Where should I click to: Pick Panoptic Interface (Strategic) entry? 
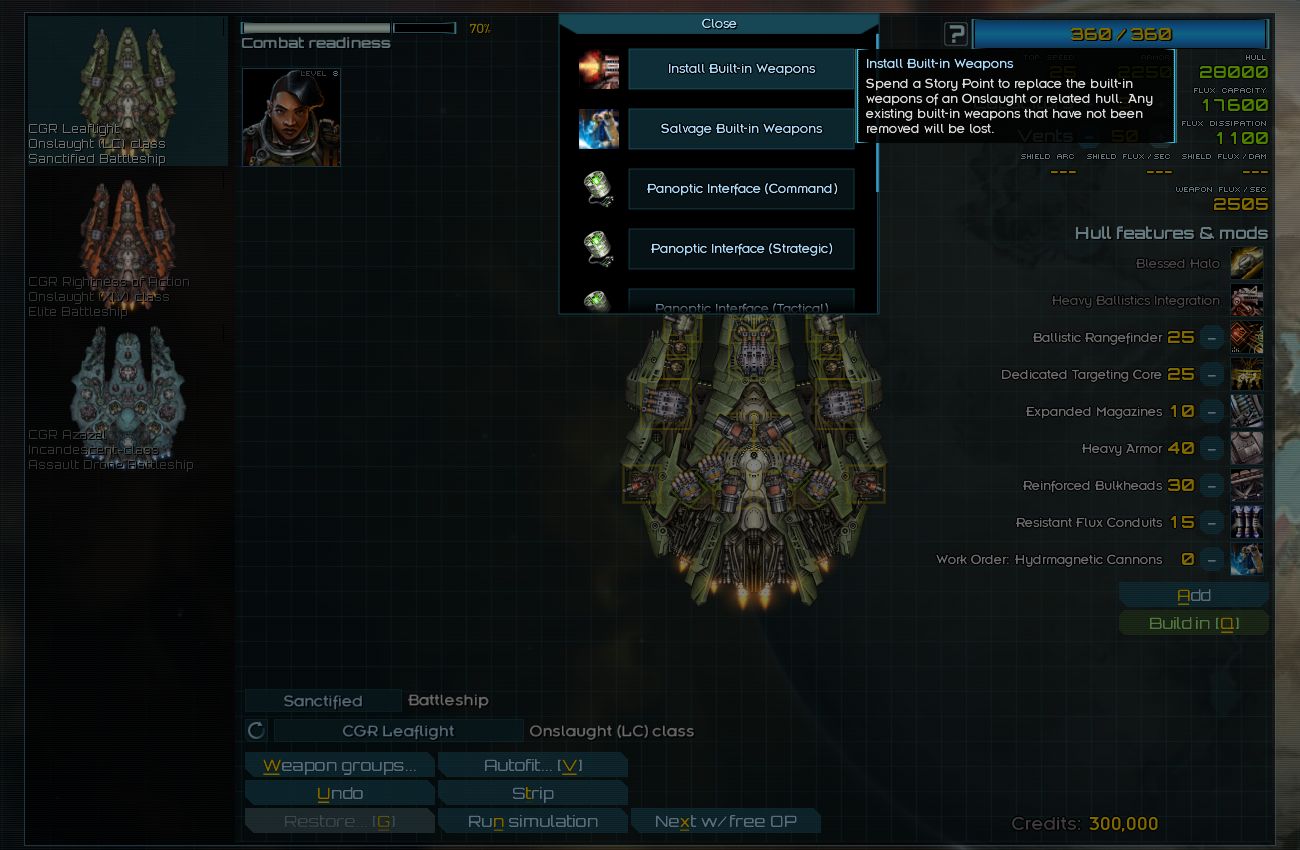(x=741, y=249)
